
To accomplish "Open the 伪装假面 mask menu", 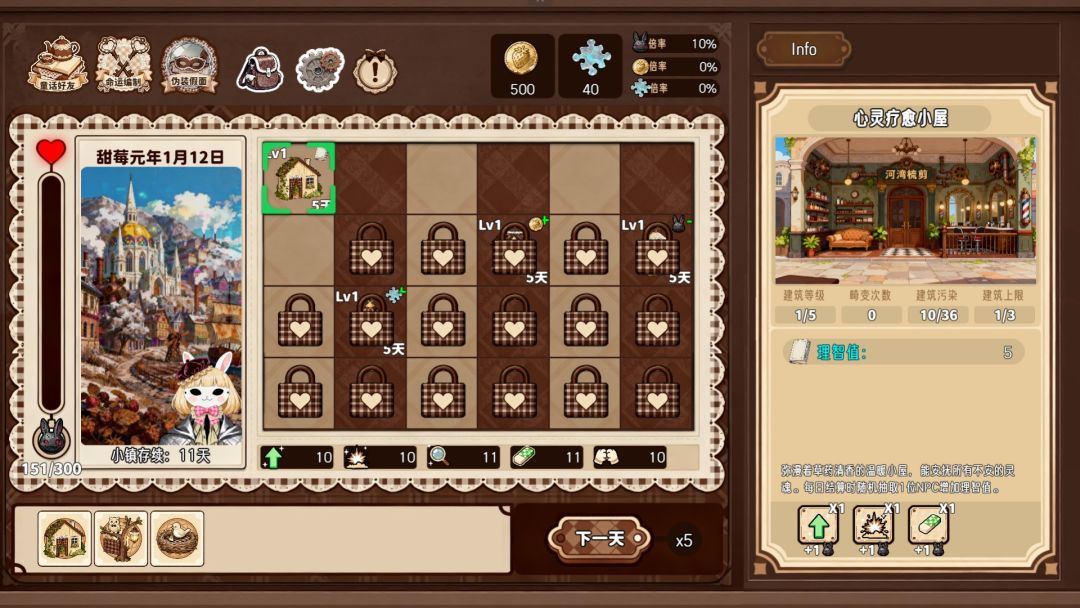I will click(x=189, y=64).
